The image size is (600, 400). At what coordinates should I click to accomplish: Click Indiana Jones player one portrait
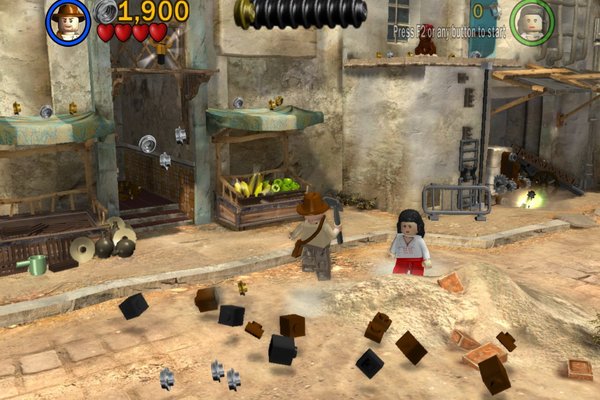pos(68,21)
